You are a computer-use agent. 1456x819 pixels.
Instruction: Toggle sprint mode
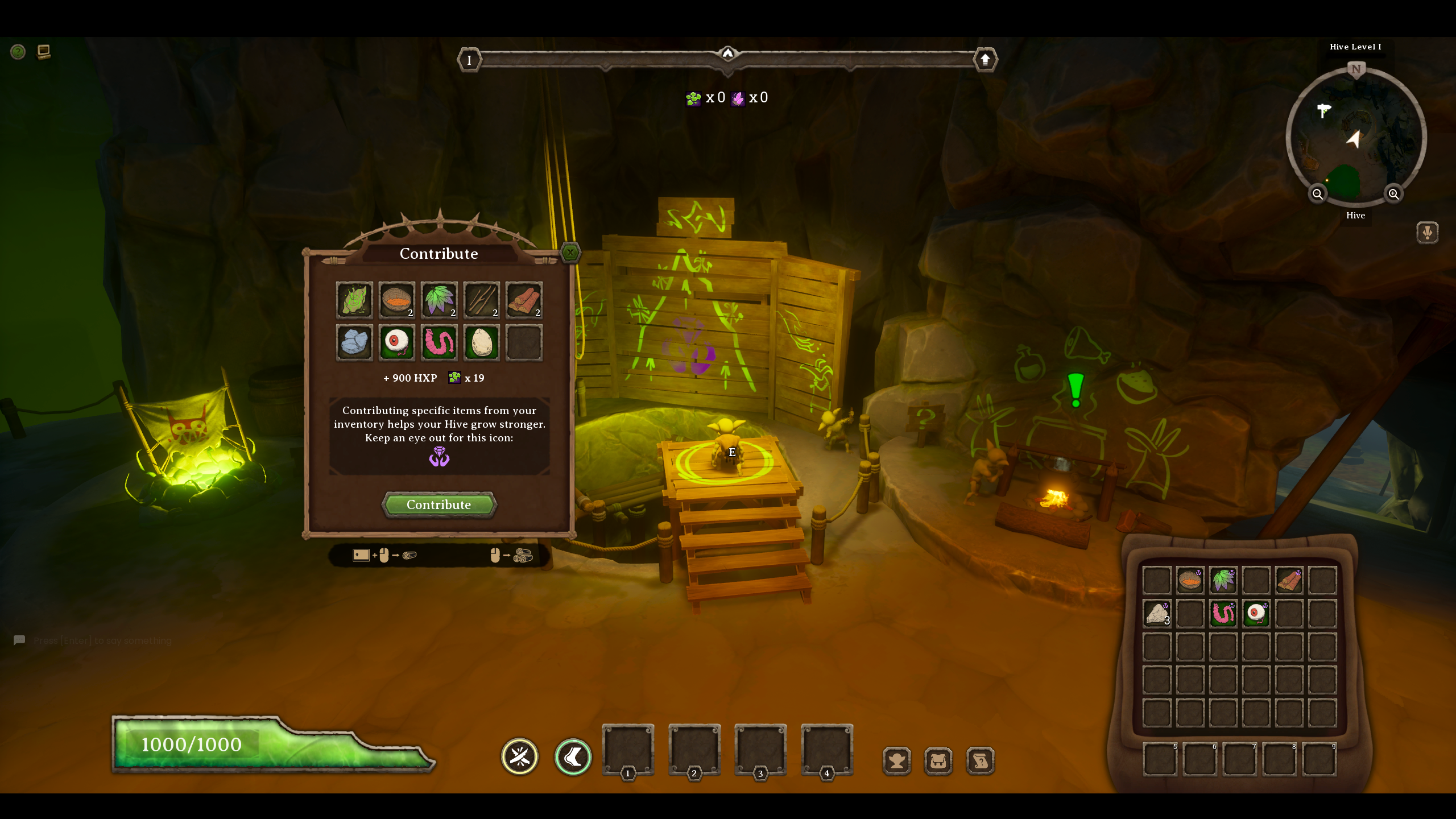coord(573,756)
